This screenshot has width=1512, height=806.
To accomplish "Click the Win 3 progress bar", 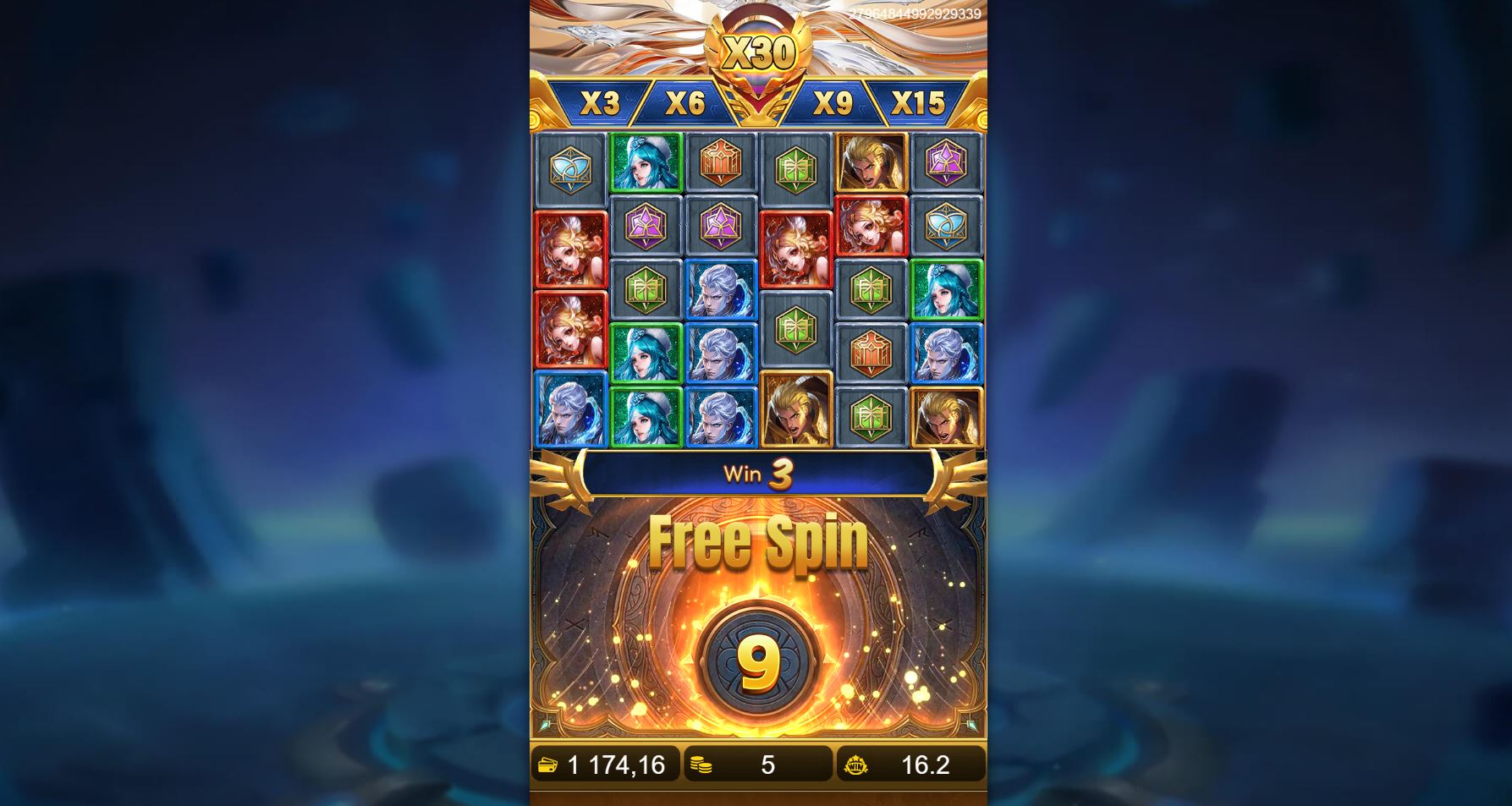I will [x=759, y=474].
